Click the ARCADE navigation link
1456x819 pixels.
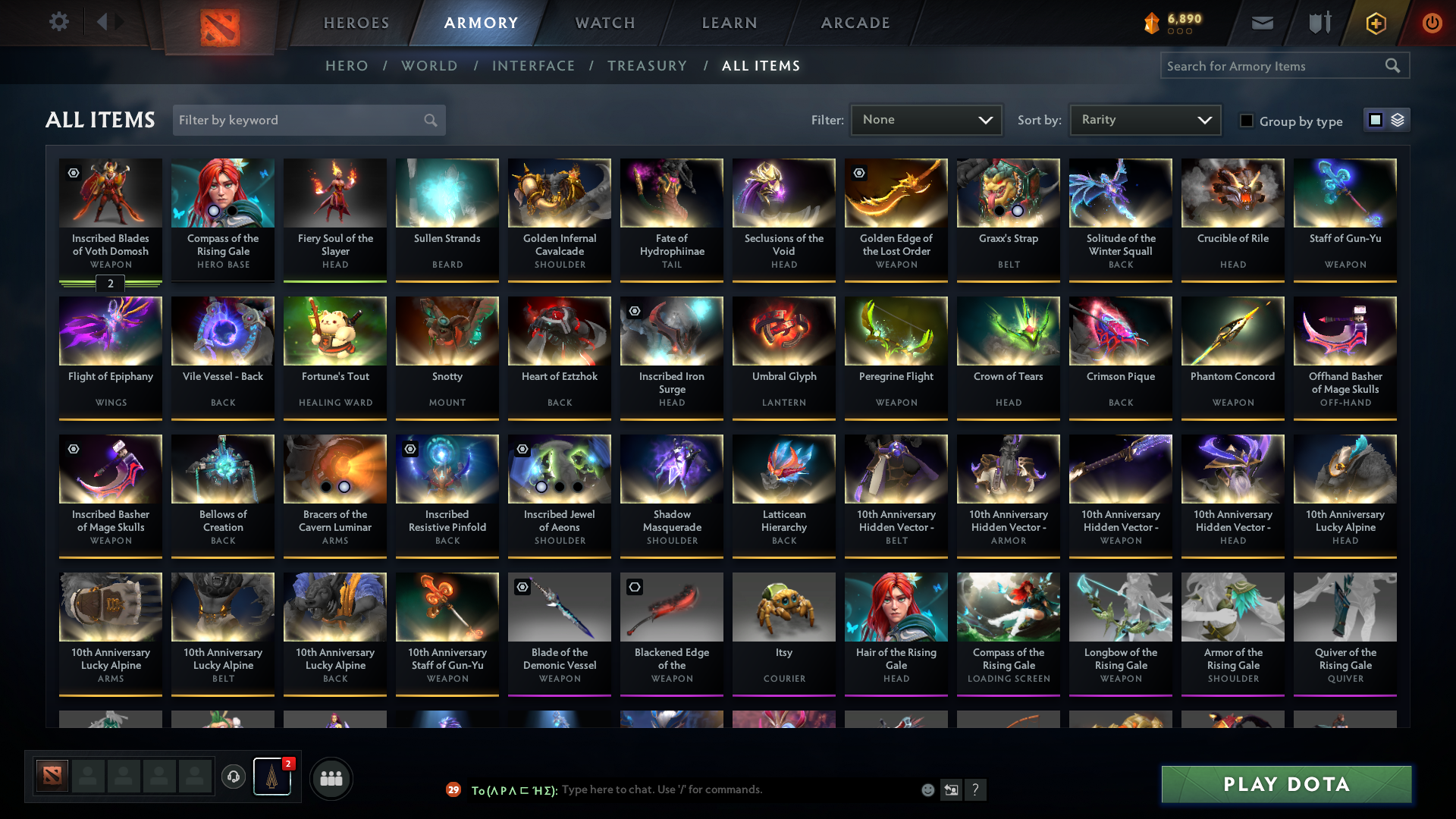(x=855, y=23)
